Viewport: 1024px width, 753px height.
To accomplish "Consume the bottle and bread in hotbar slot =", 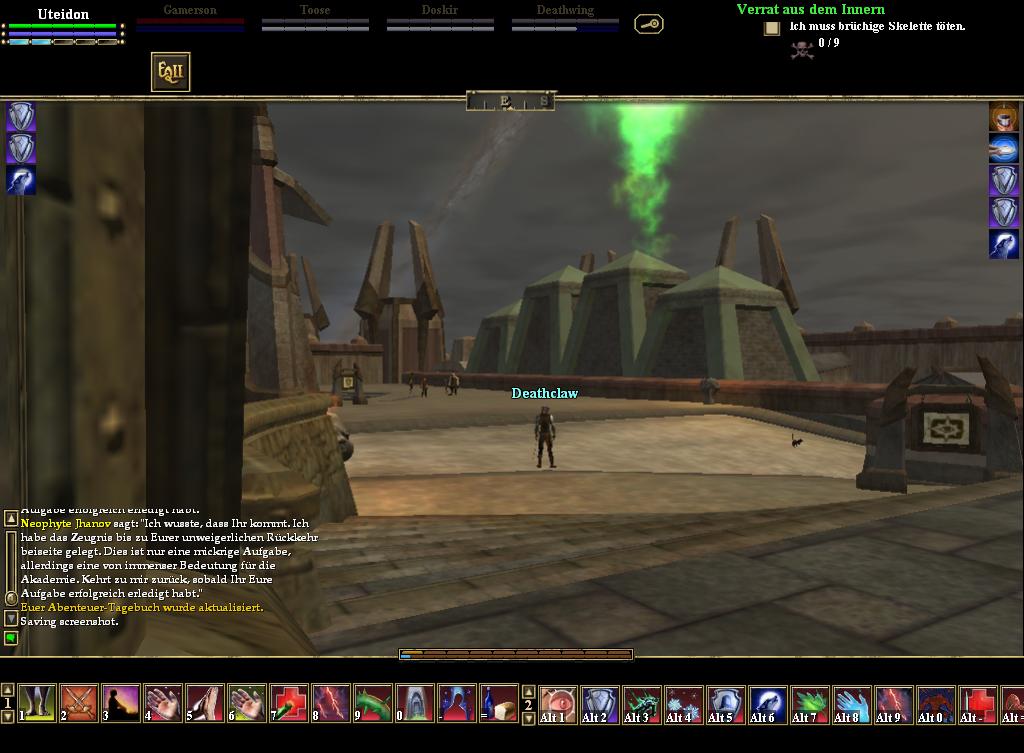I will tap(499, 703).
